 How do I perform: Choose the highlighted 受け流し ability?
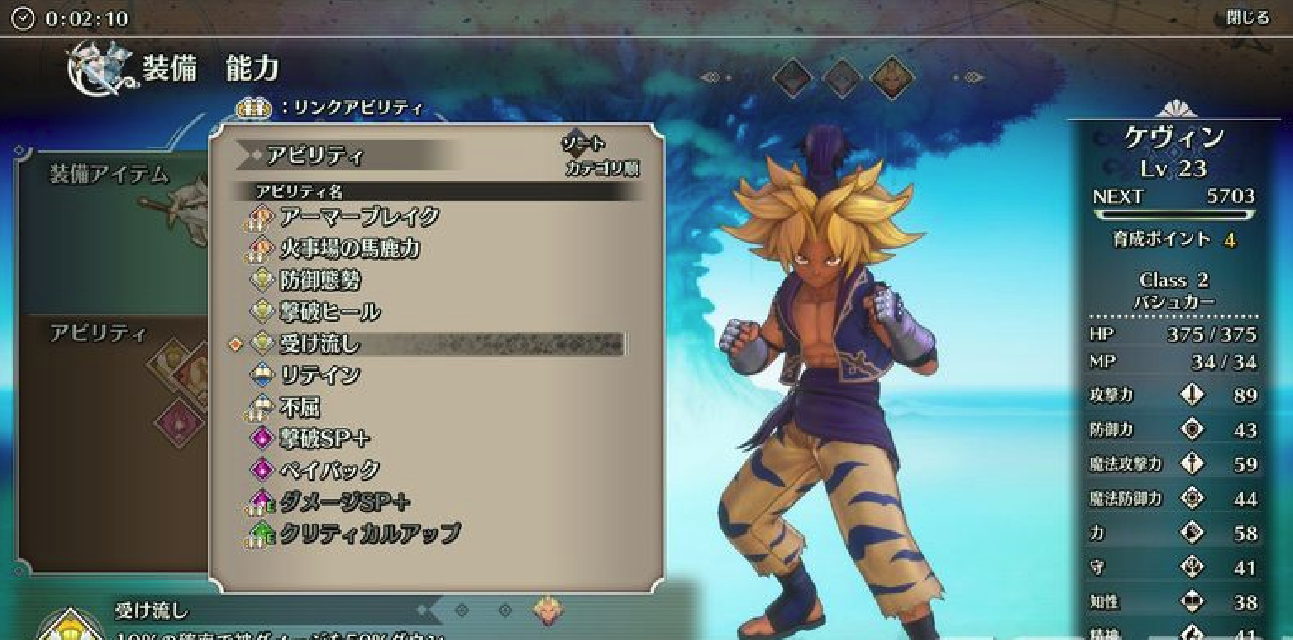[320, 345]
